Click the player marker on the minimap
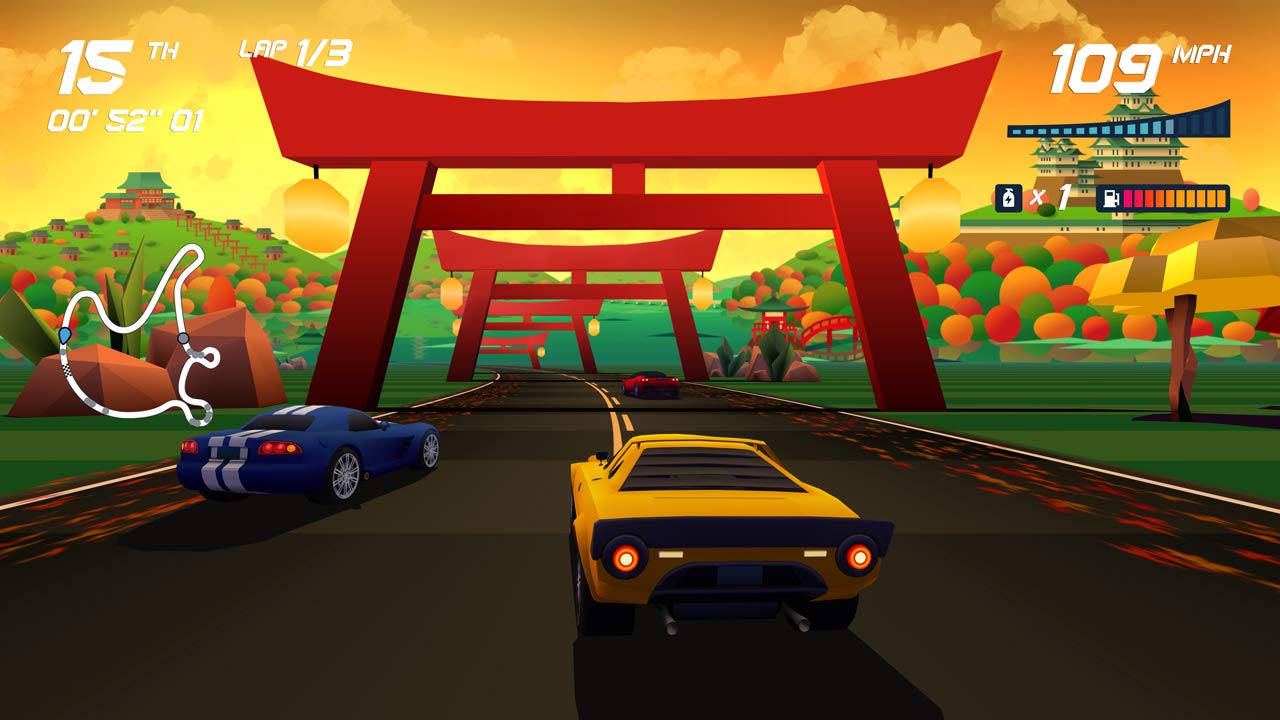 [65, 335]
